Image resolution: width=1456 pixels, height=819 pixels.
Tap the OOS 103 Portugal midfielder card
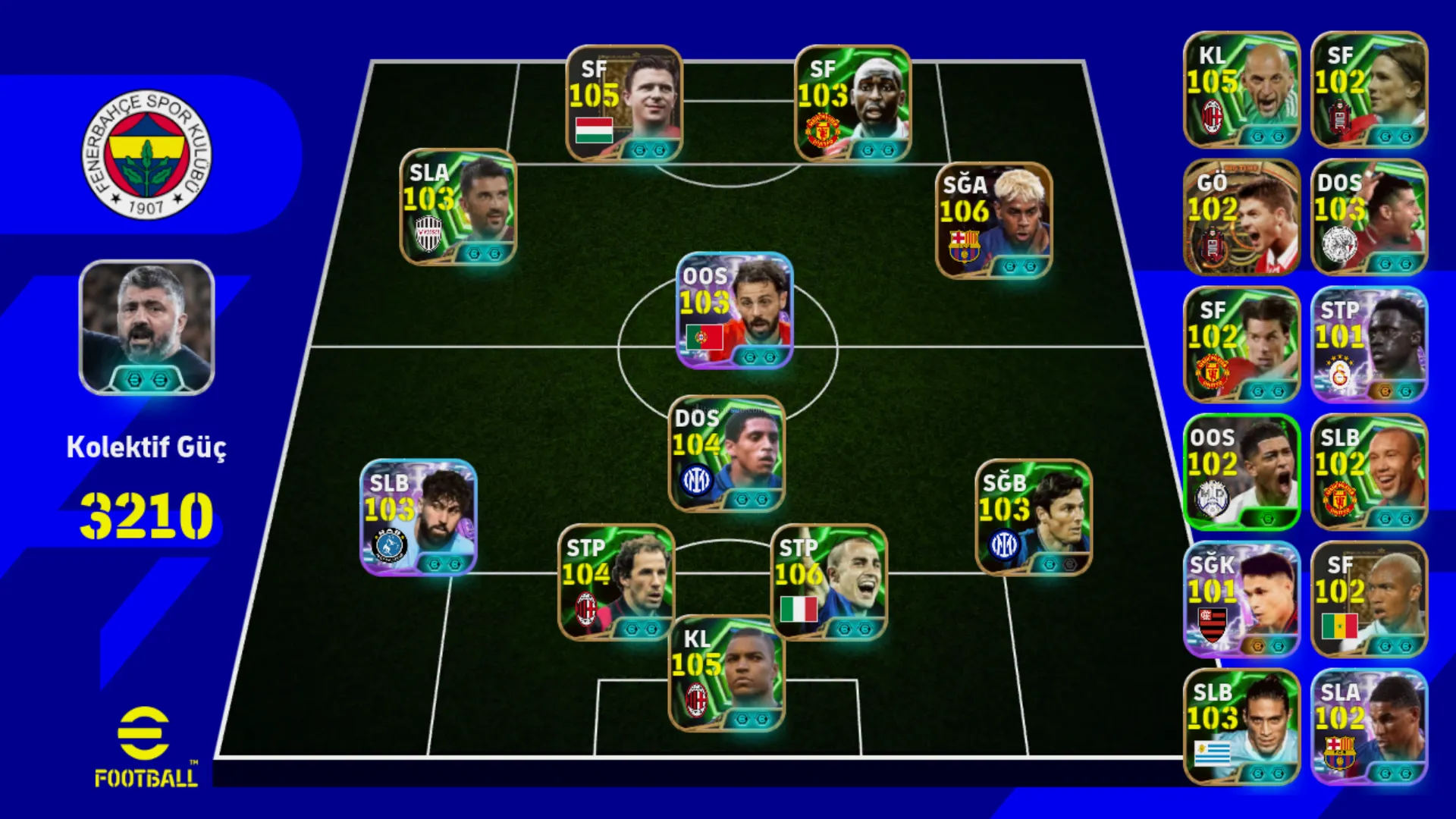734,310
